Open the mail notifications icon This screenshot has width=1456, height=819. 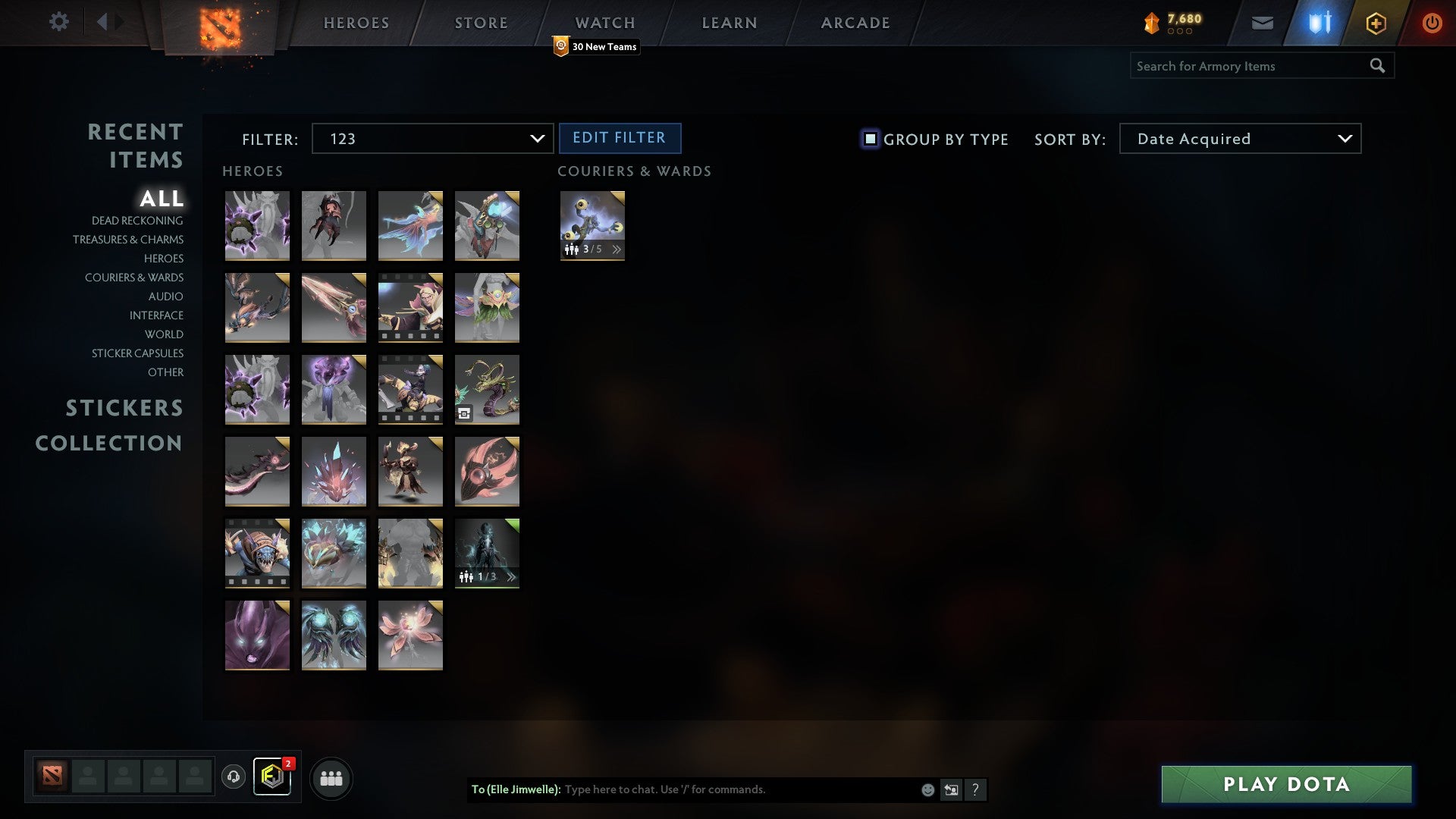click(1263, 23)
